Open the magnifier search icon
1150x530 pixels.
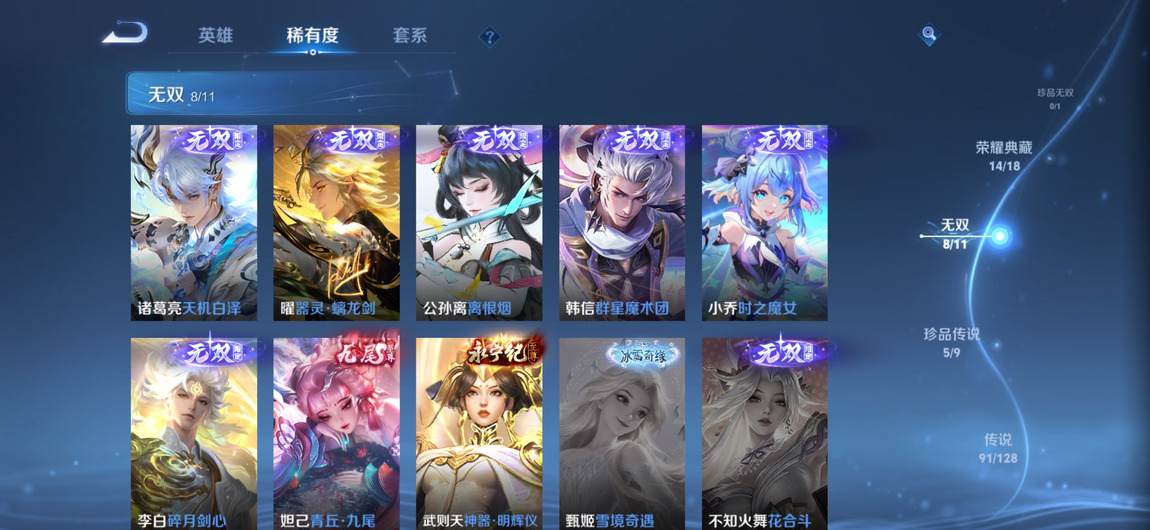coord(929,35)
